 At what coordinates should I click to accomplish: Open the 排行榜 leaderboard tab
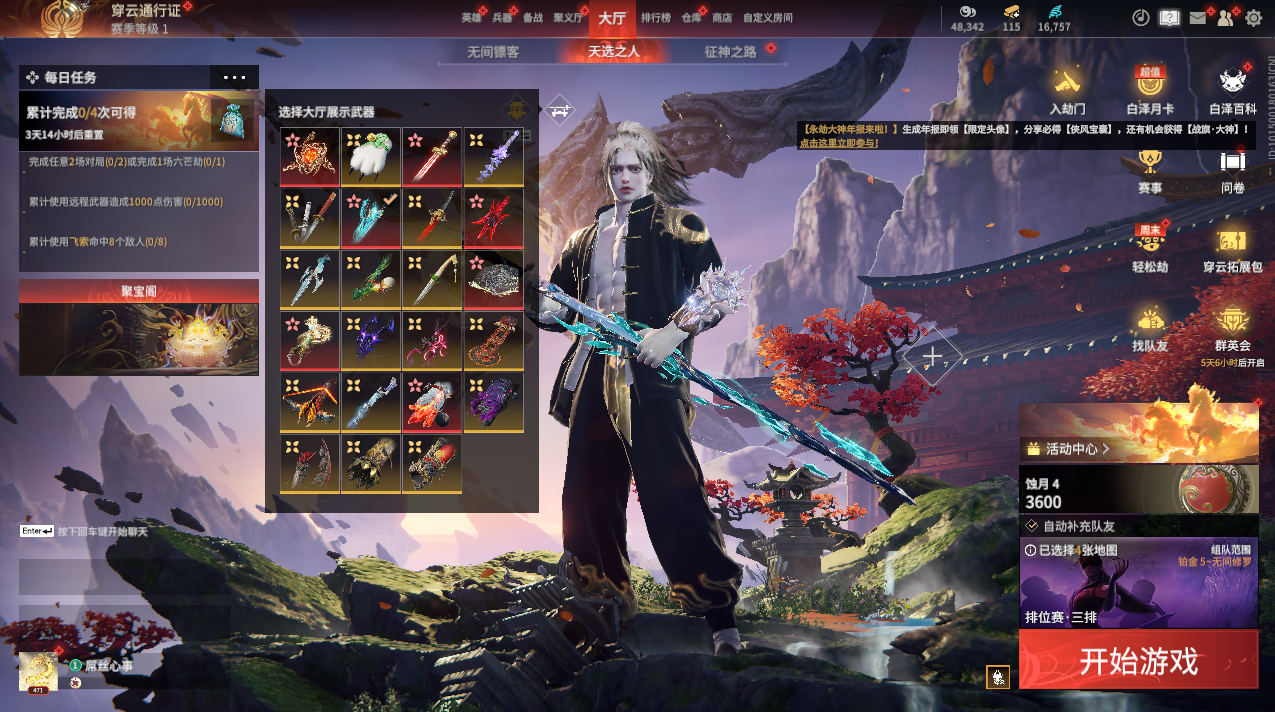coord(656,18)
